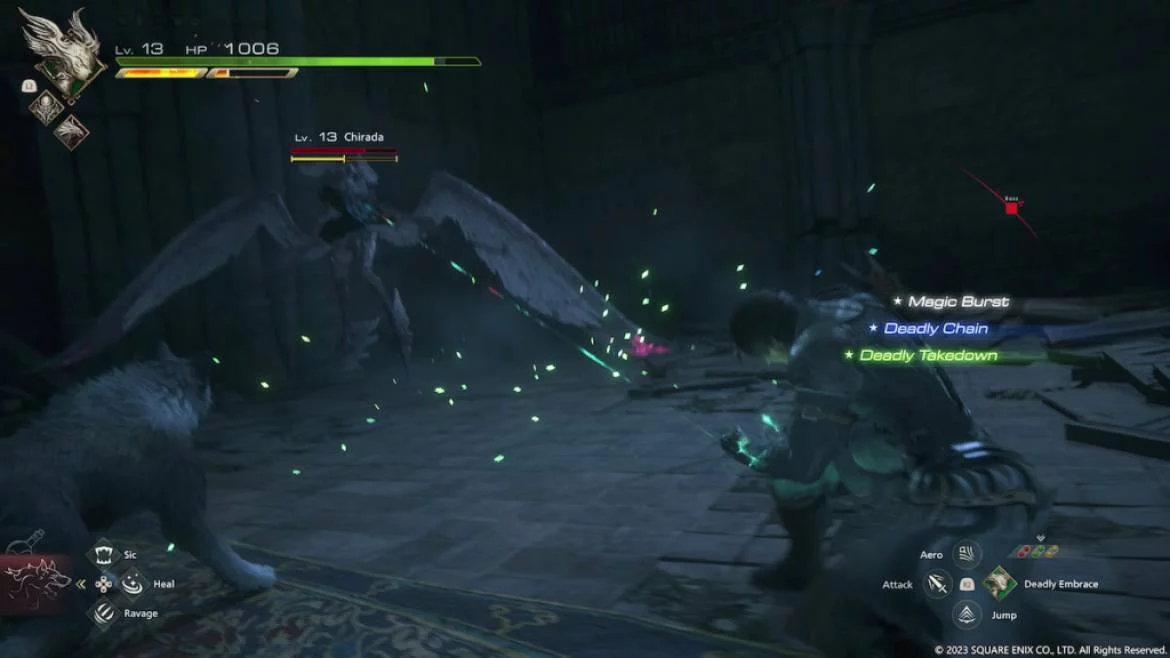Trigger Torgal's Ravage command

tap(104, 613)
